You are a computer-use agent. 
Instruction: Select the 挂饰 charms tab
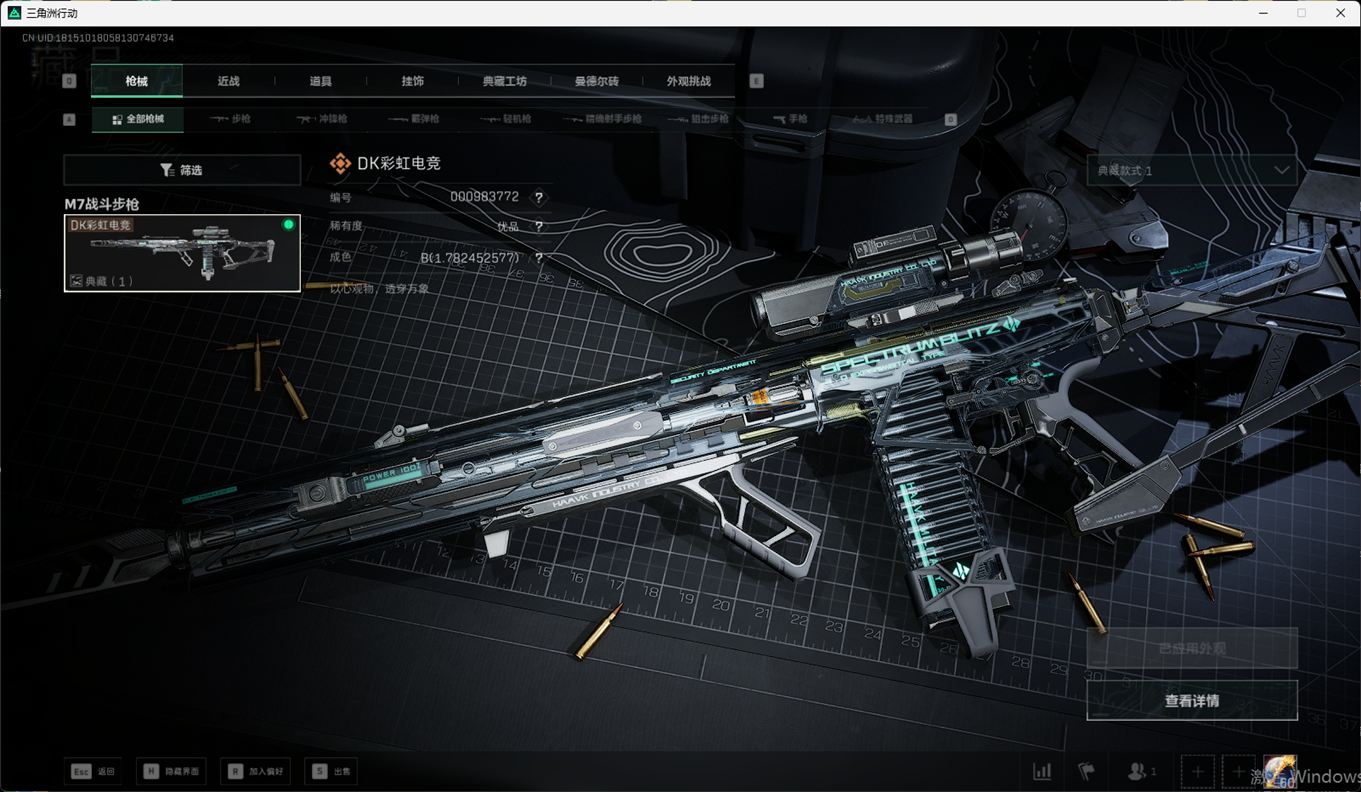(412, 81)
